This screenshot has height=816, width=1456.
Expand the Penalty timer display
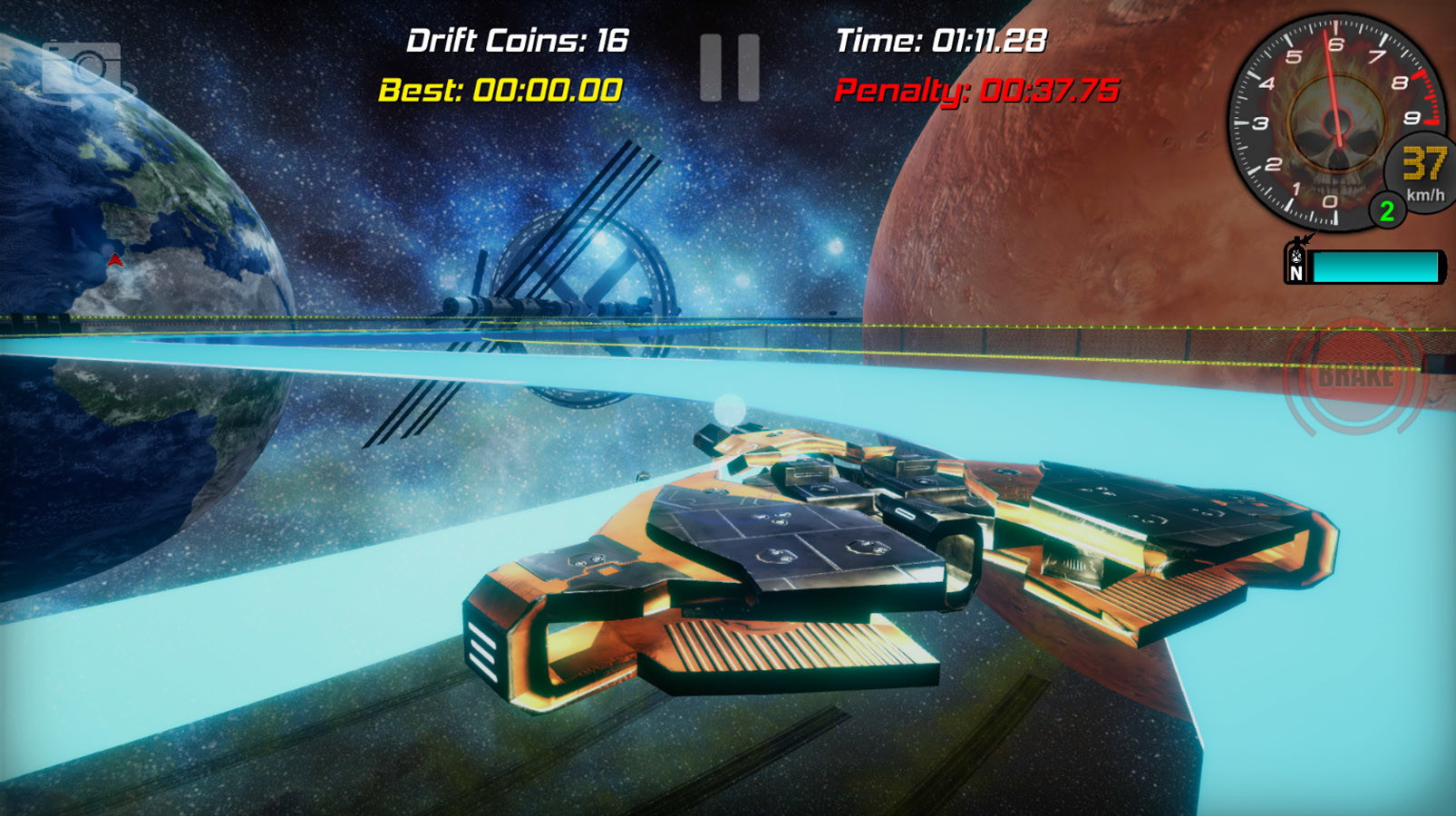pyautogui.click(x=977, y=91)
